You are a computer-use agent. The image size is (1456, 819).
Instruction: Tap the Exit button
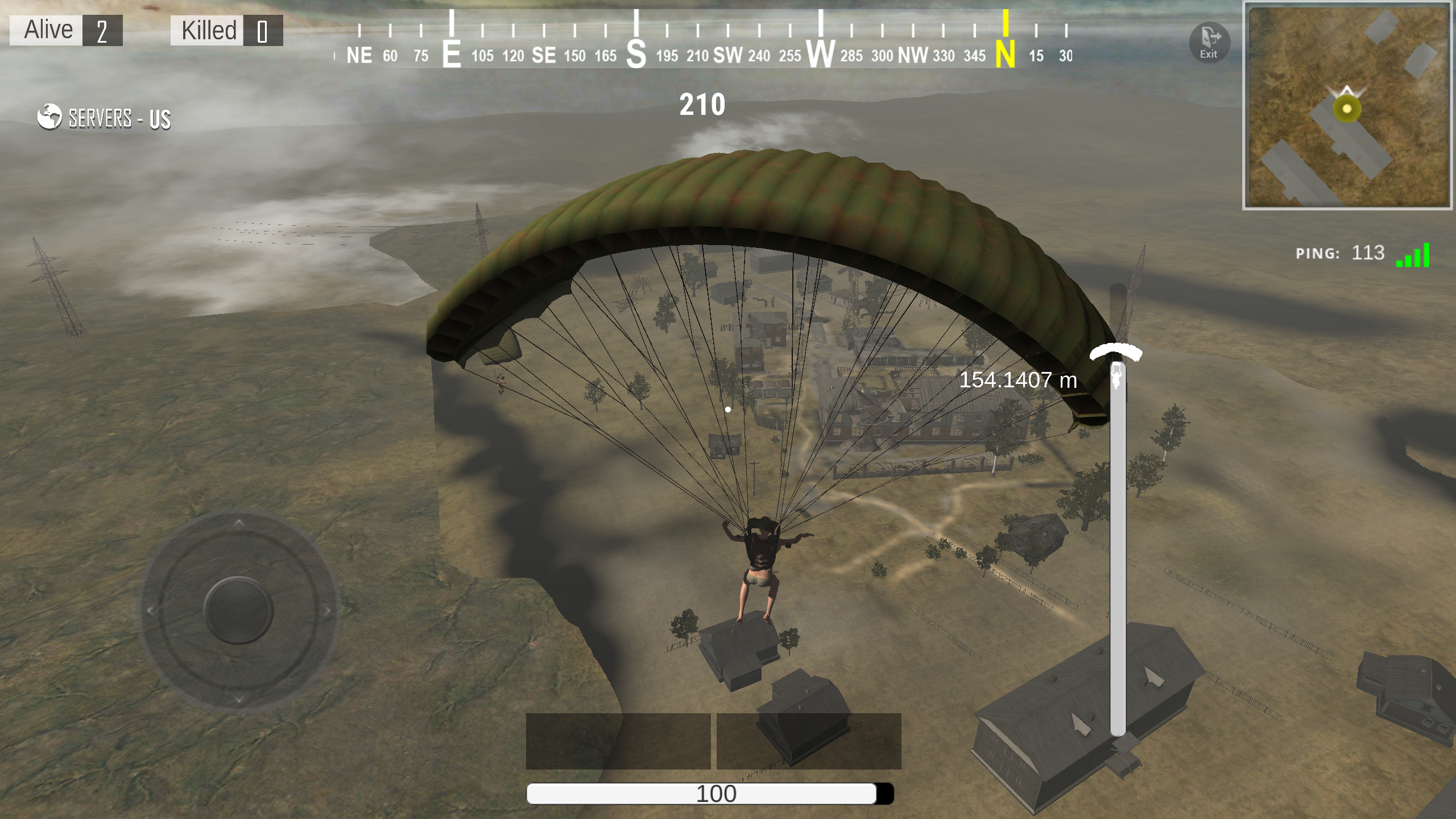point(1209,43)
